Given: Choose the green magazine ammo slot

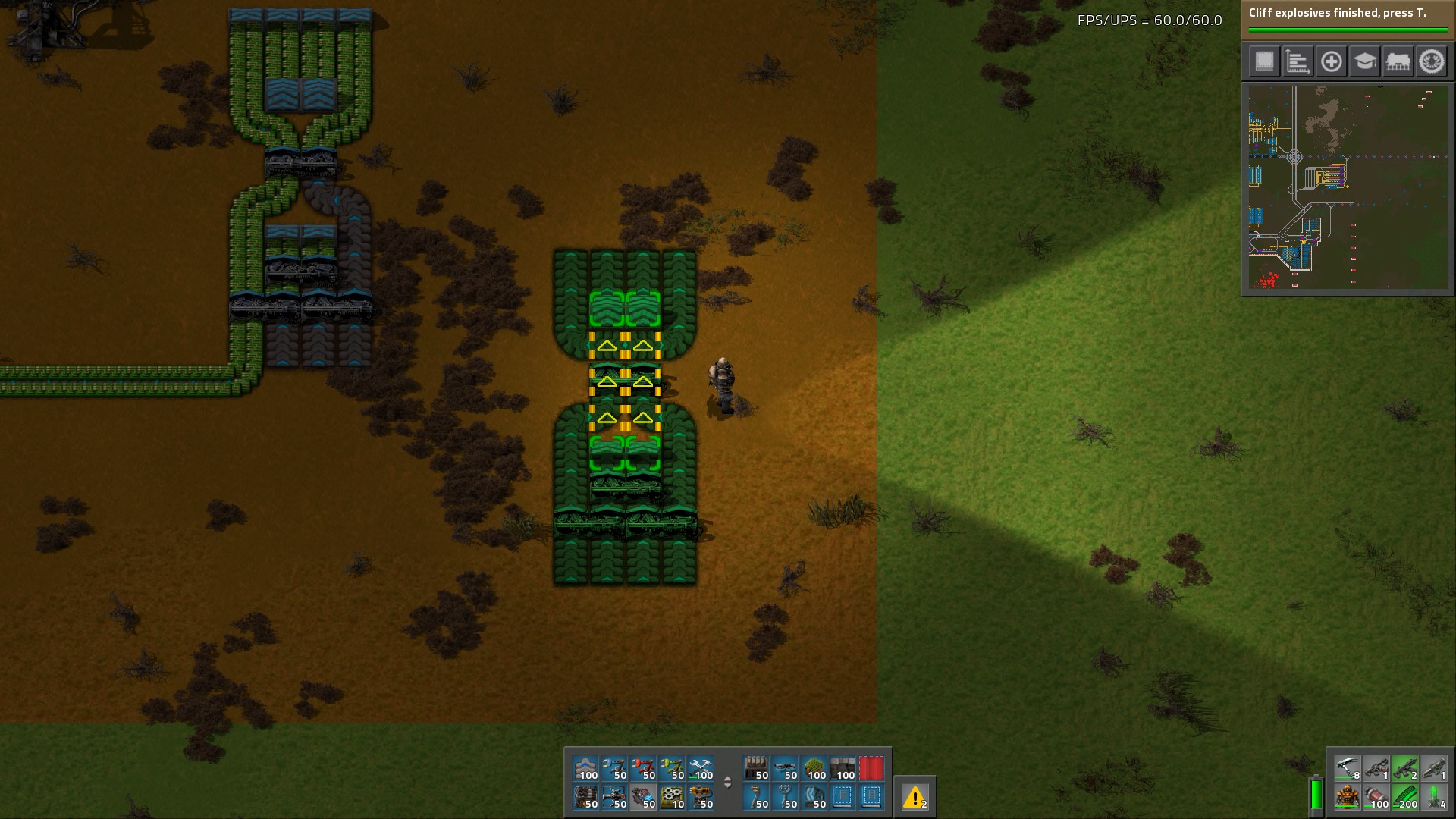Looking at the screenshot, I should 1405,797.
